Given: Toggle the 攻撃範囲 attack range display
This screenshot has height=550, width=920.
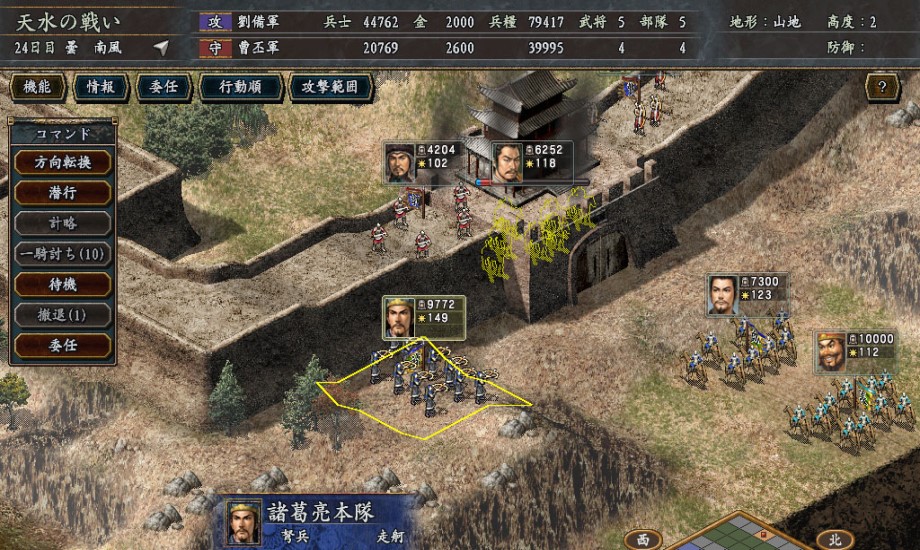Looking at the screenshot, I should tap(329, 88).
